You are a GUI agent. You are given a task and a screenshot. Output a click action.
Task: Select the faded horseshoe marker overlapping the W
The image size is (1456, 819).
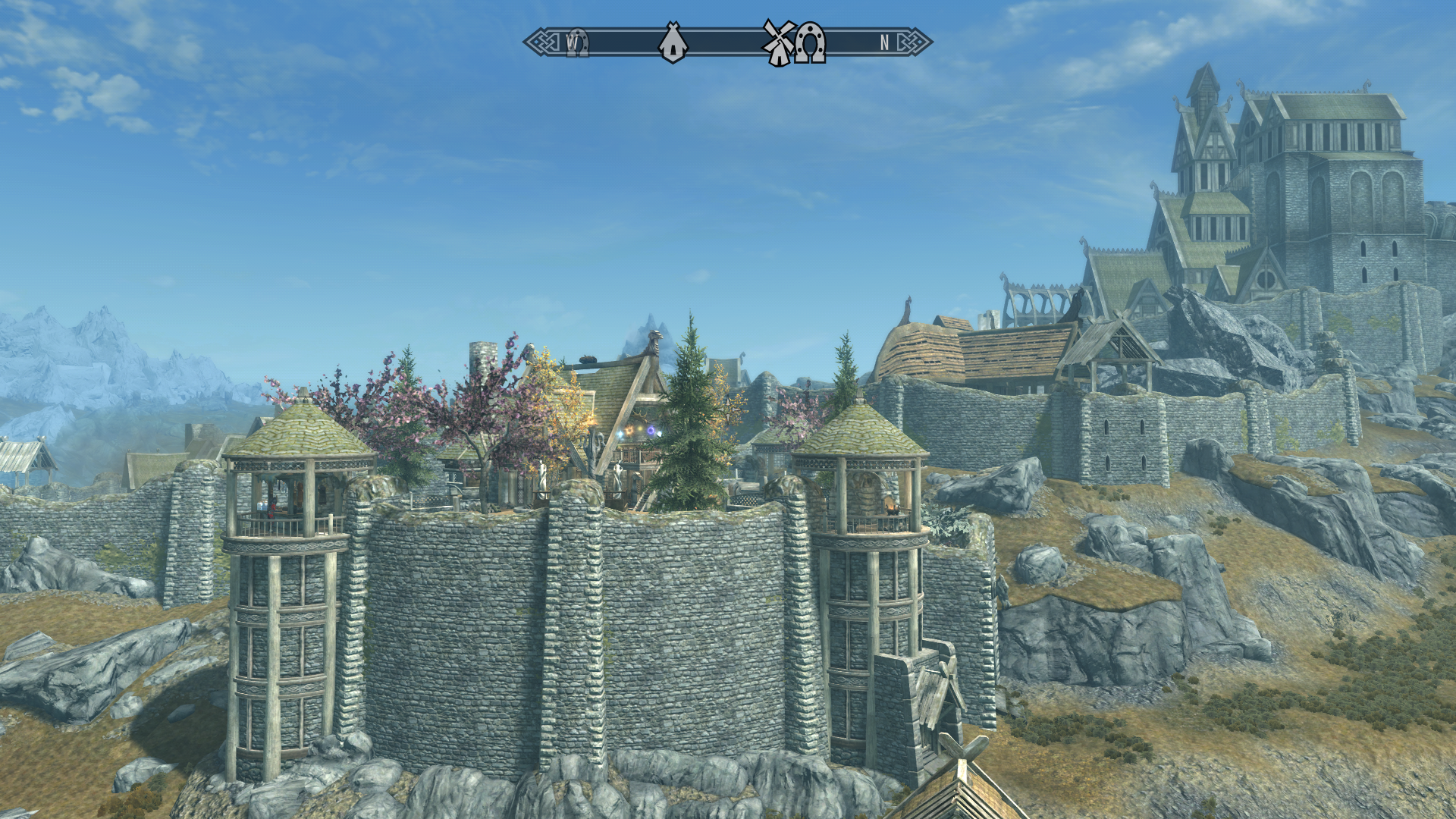(x=578, y=43)
